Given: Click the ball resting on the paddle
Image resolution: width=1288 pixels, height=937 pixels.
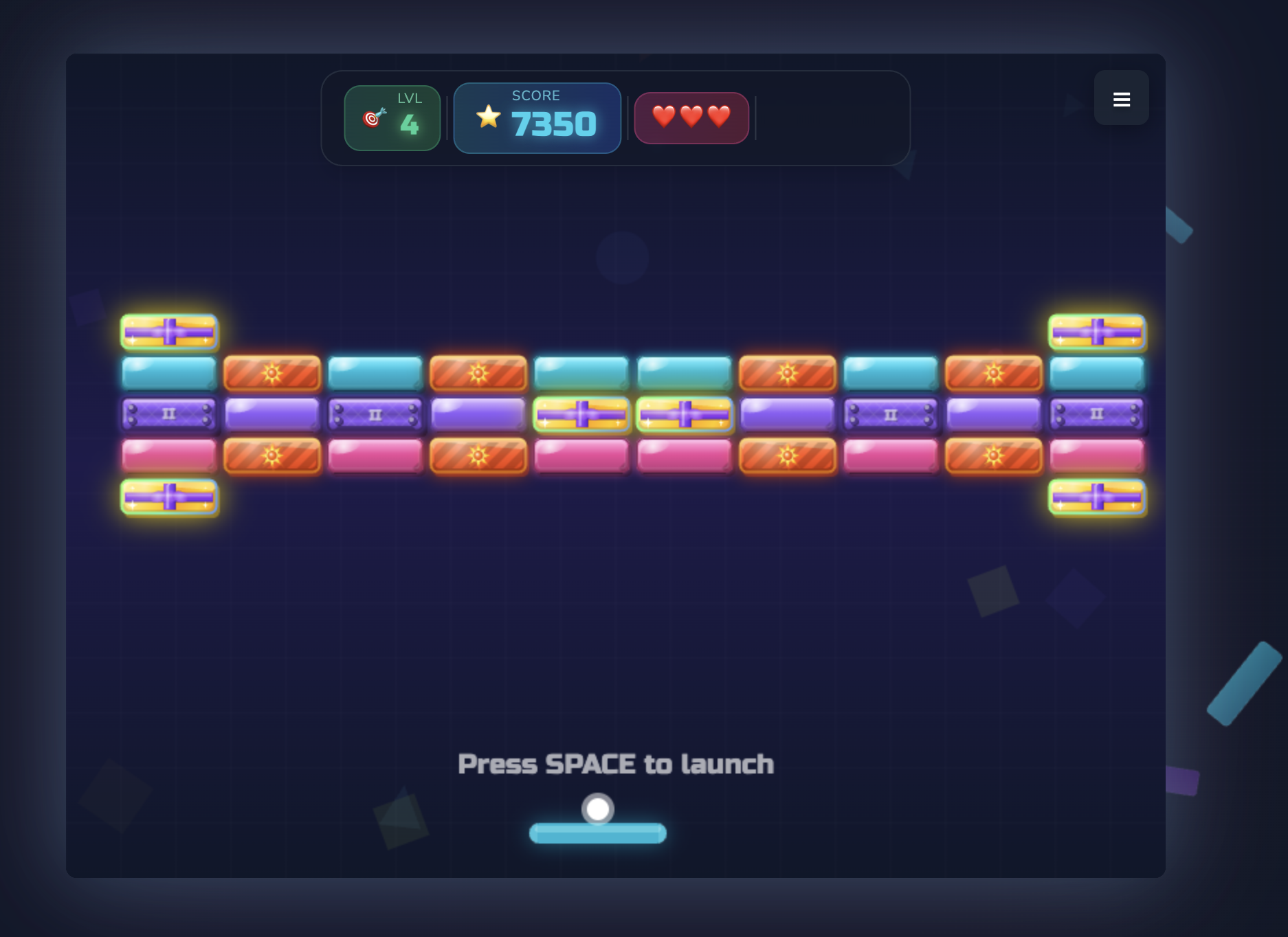Looking at the screenshot, I should 597,811.
